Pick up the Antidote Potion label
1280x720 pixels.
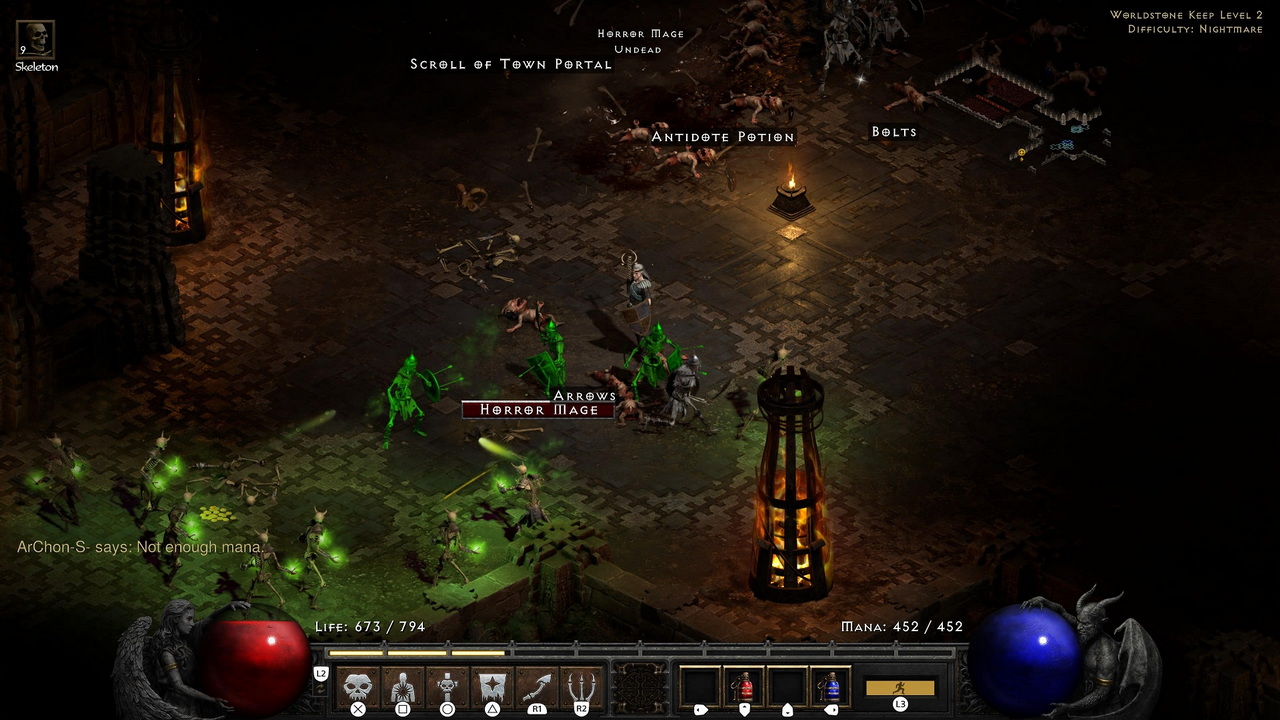(723, 137)
